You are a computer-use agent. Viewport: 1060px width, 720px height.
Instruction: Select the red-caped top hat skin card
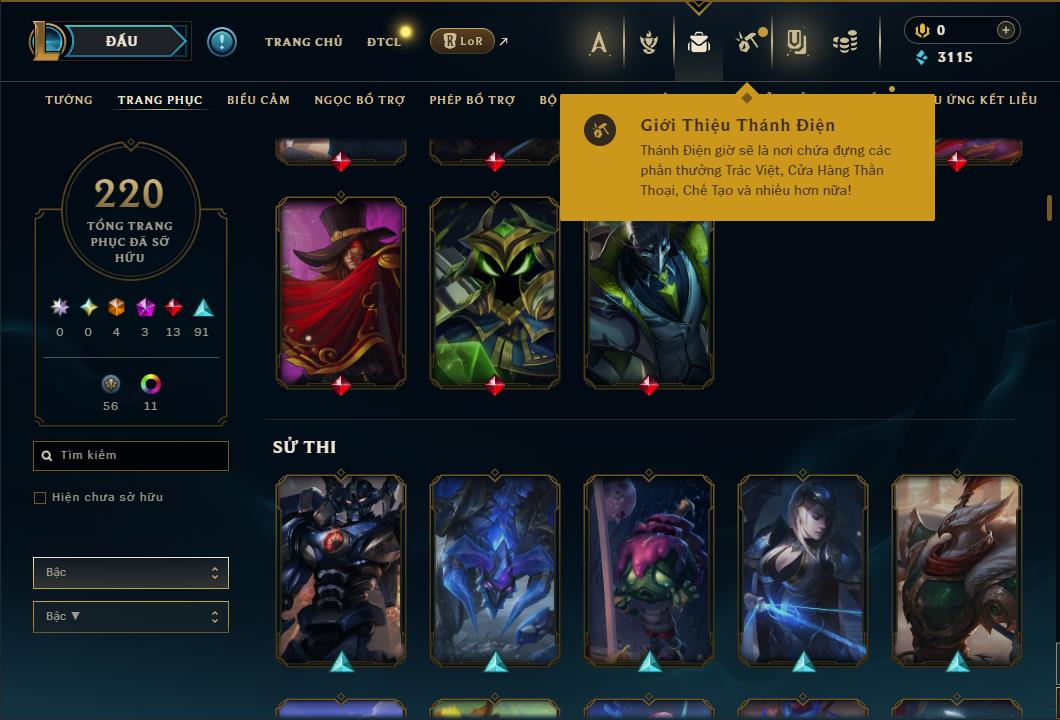click(x=341, y=291)
